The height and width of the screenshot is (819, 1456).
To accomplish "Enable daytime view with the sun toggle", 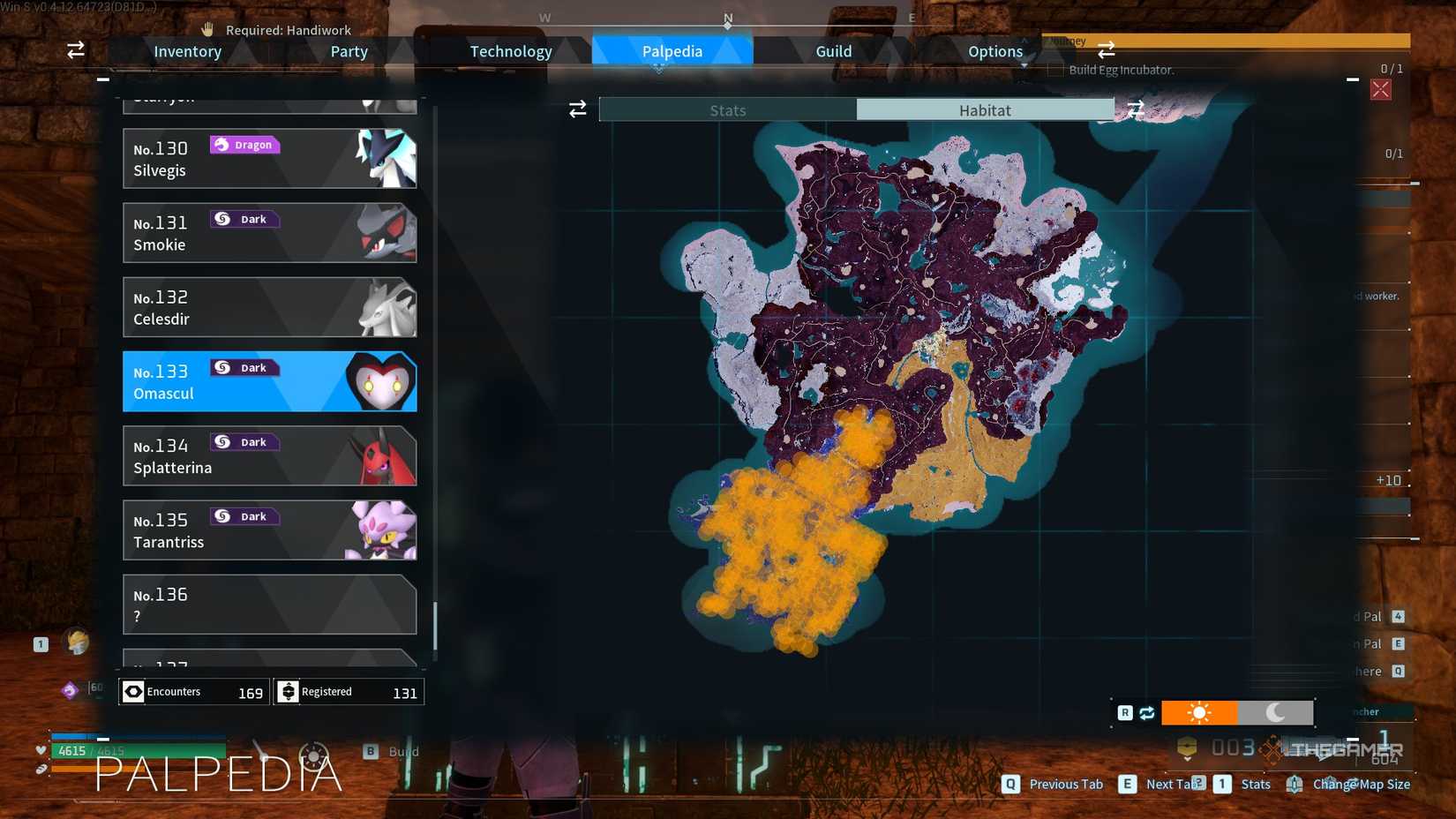I will click(1199, 712).
